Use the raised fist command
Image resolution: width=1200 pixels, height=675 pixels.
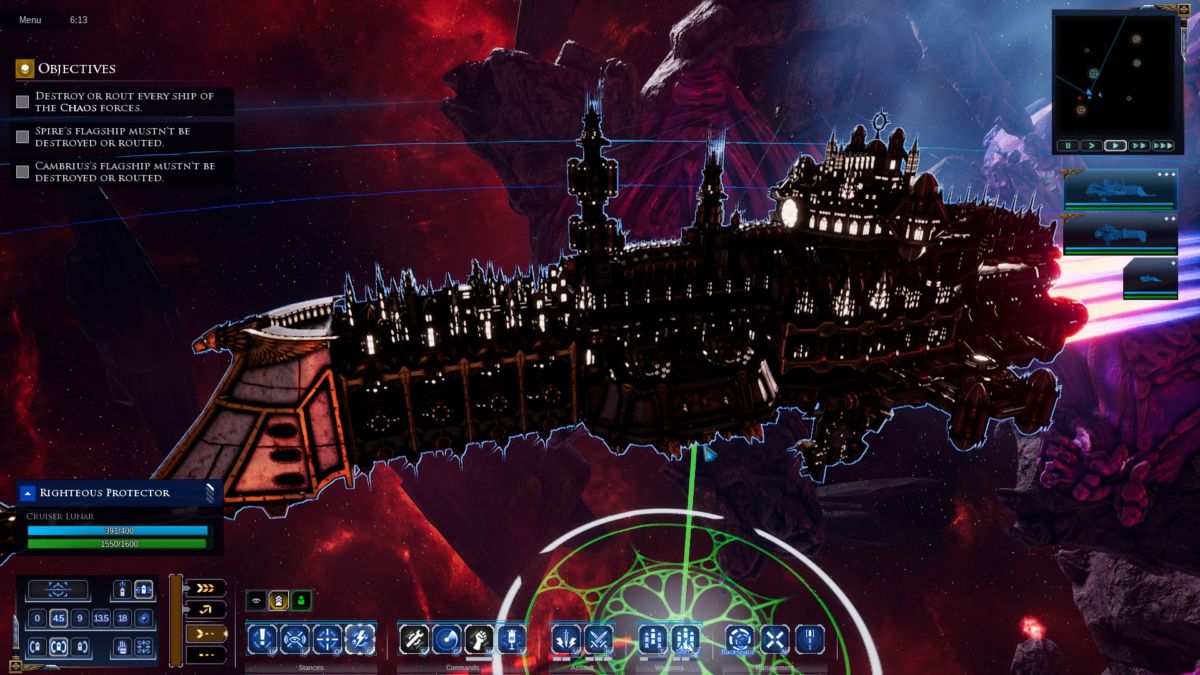(479, 638)
